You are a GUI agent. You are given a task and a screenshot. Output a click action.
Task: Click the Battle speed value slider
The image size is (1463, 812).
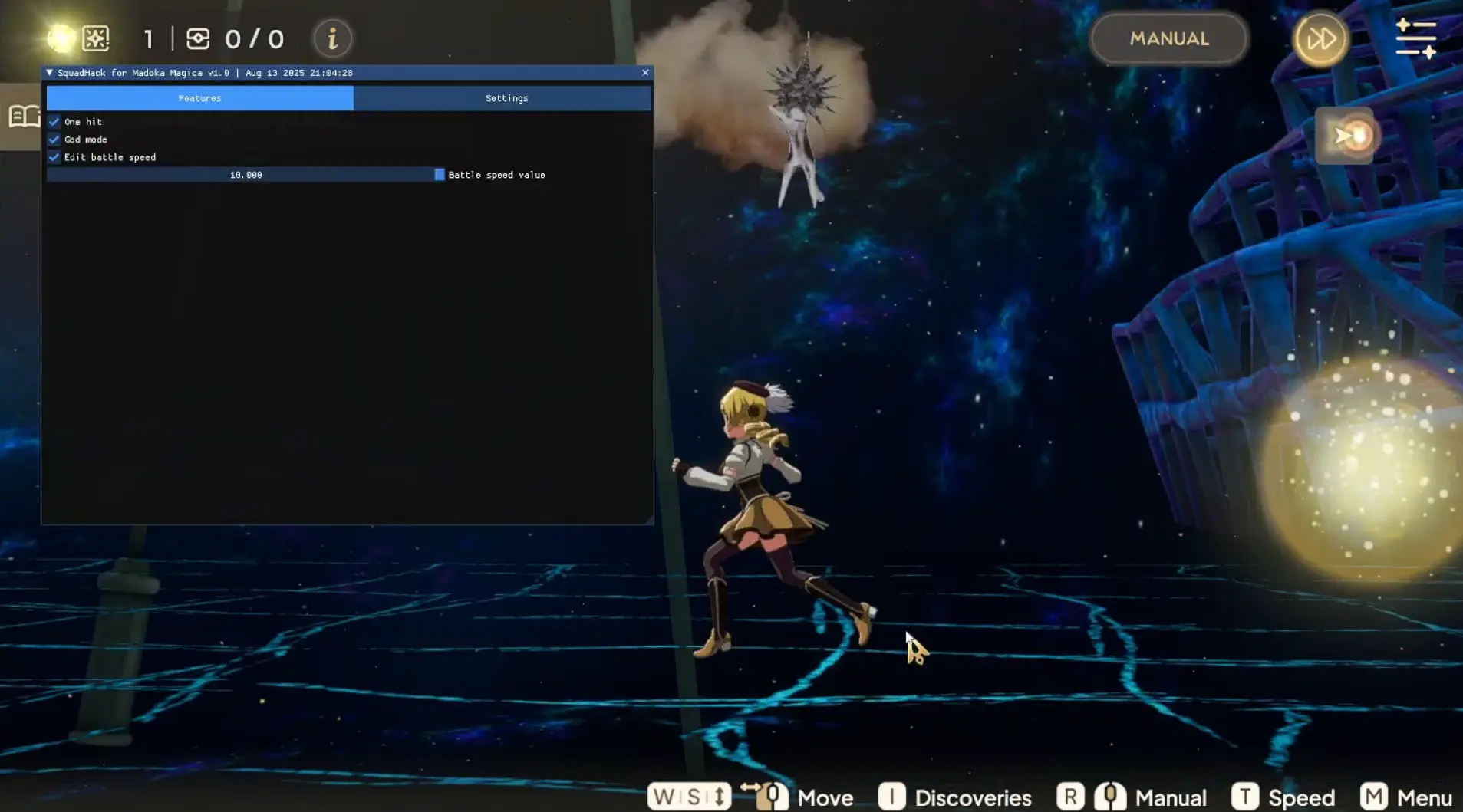click(245, 175)
